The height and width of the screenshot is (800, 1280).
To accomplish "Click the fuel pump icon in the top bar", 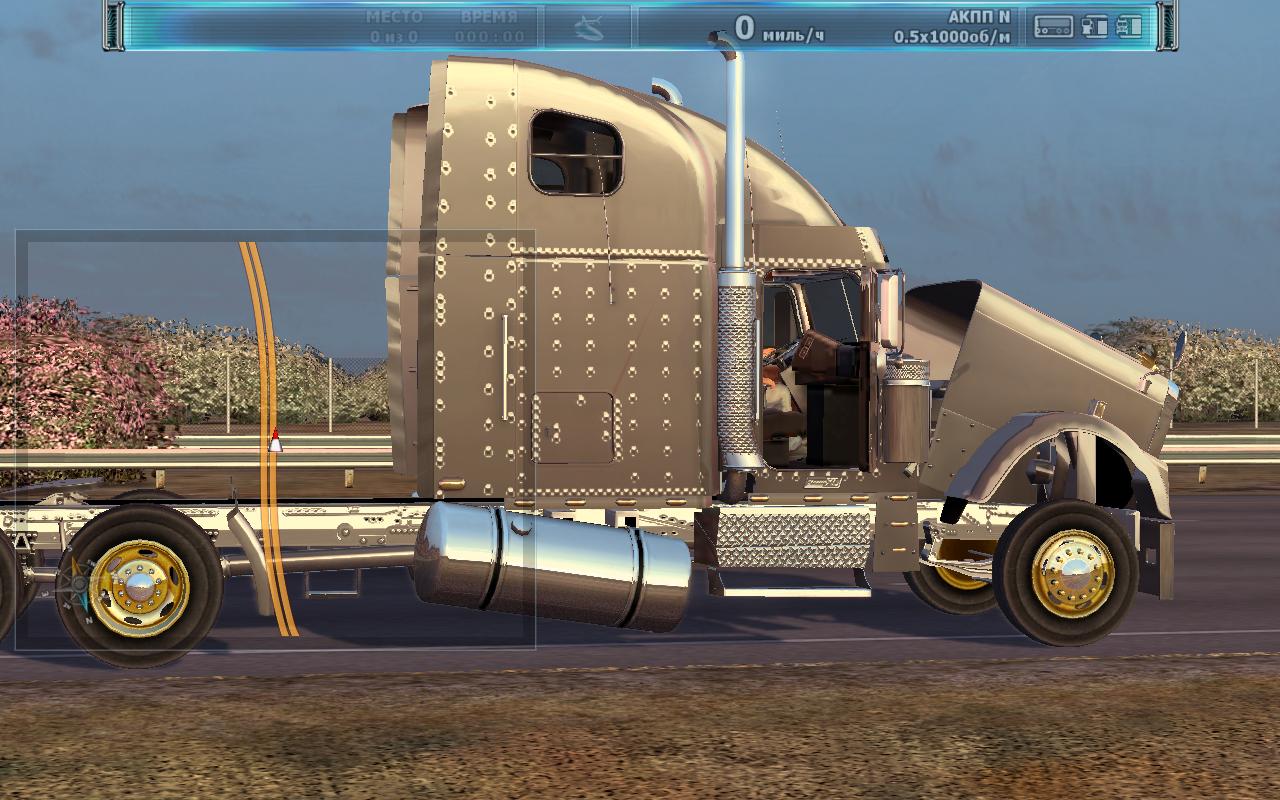I will (1095, 27).
